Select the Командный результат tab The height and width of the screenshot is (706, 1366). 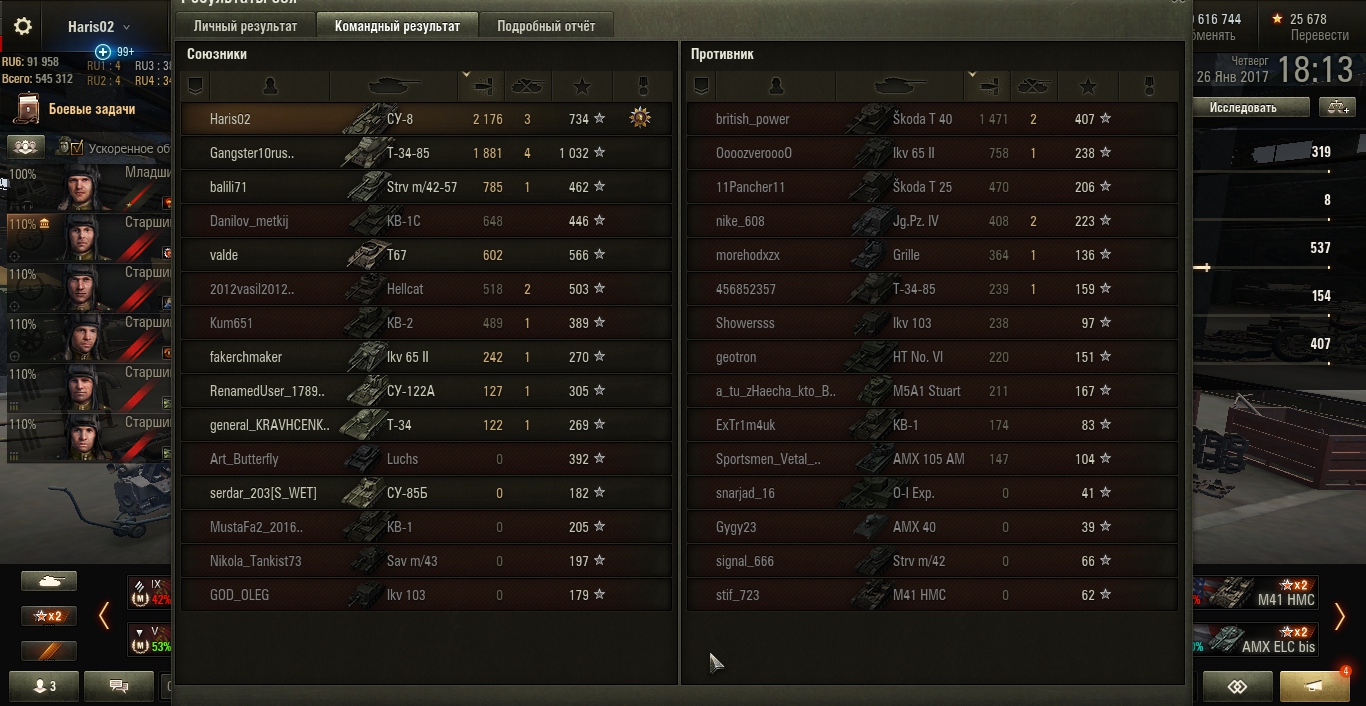click(x=397, y=26)
